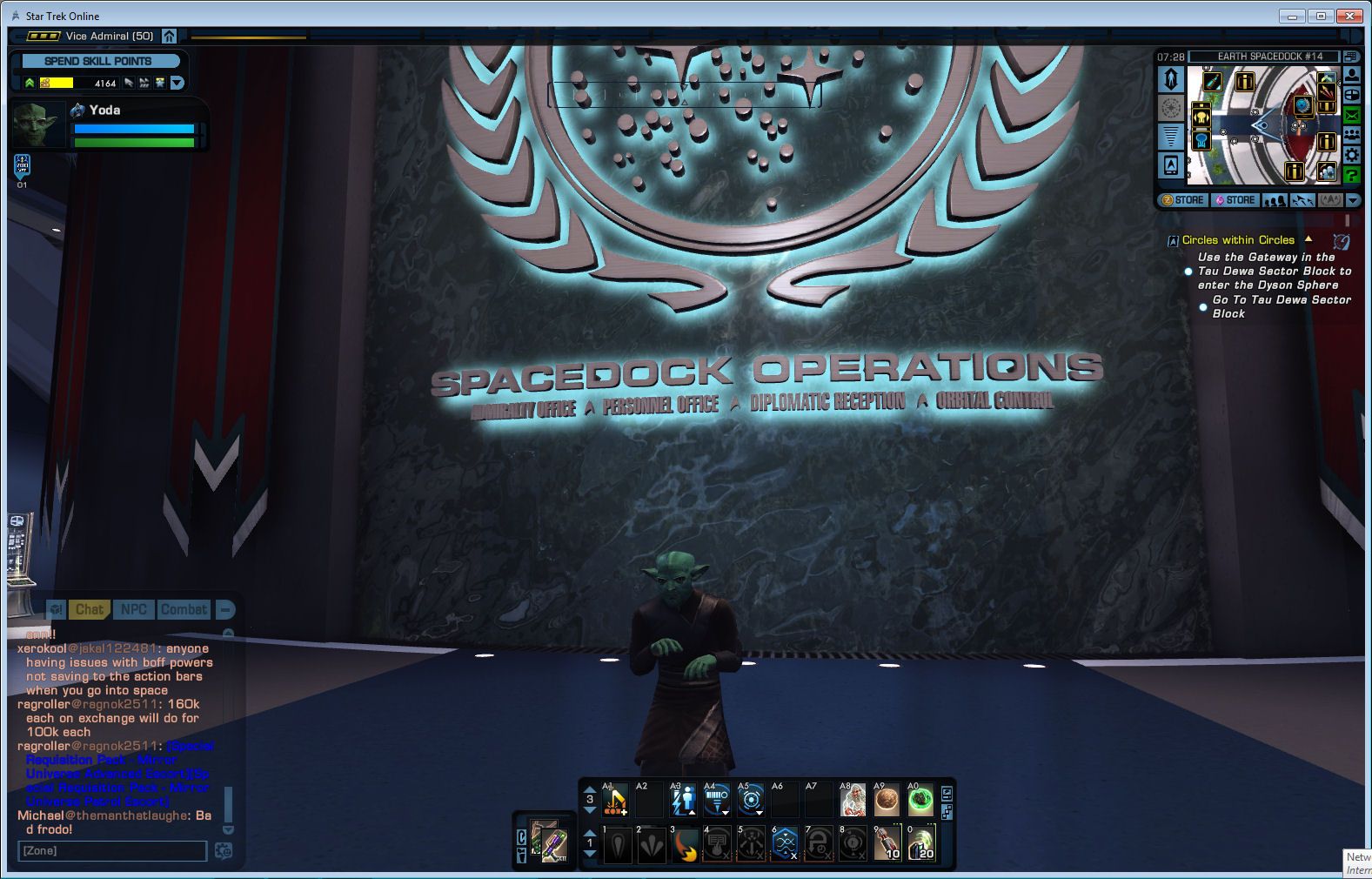Open settings via the gear icon
The width and height of the screenshot is (1372, 879).
pyautogui.click(x=1352, y=155)
